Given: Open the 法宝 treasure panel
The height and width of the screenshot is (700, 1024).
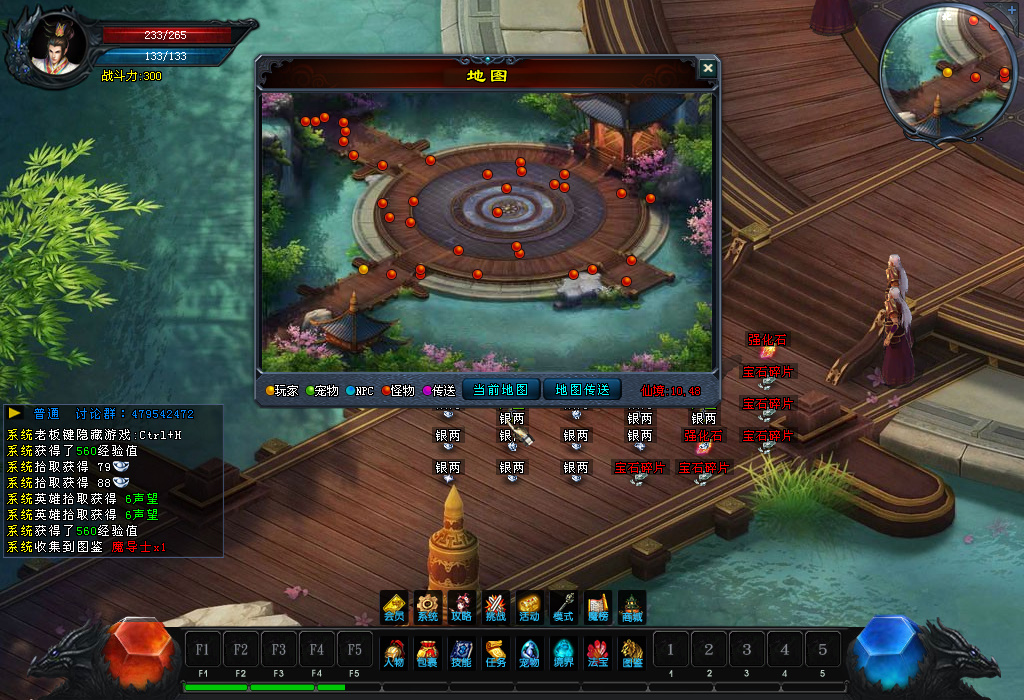Looking at the screenshot, I should point(598,652).
